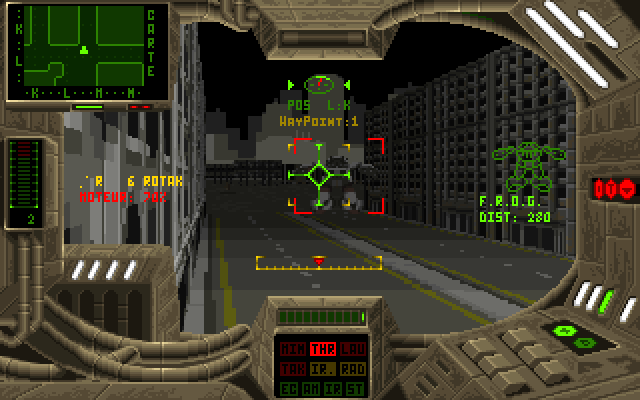The height and width of the screenshot is (400, 640).
Task: Choose the TAK button on the panel
Action: pyautogui.click(x=291, y=368)
